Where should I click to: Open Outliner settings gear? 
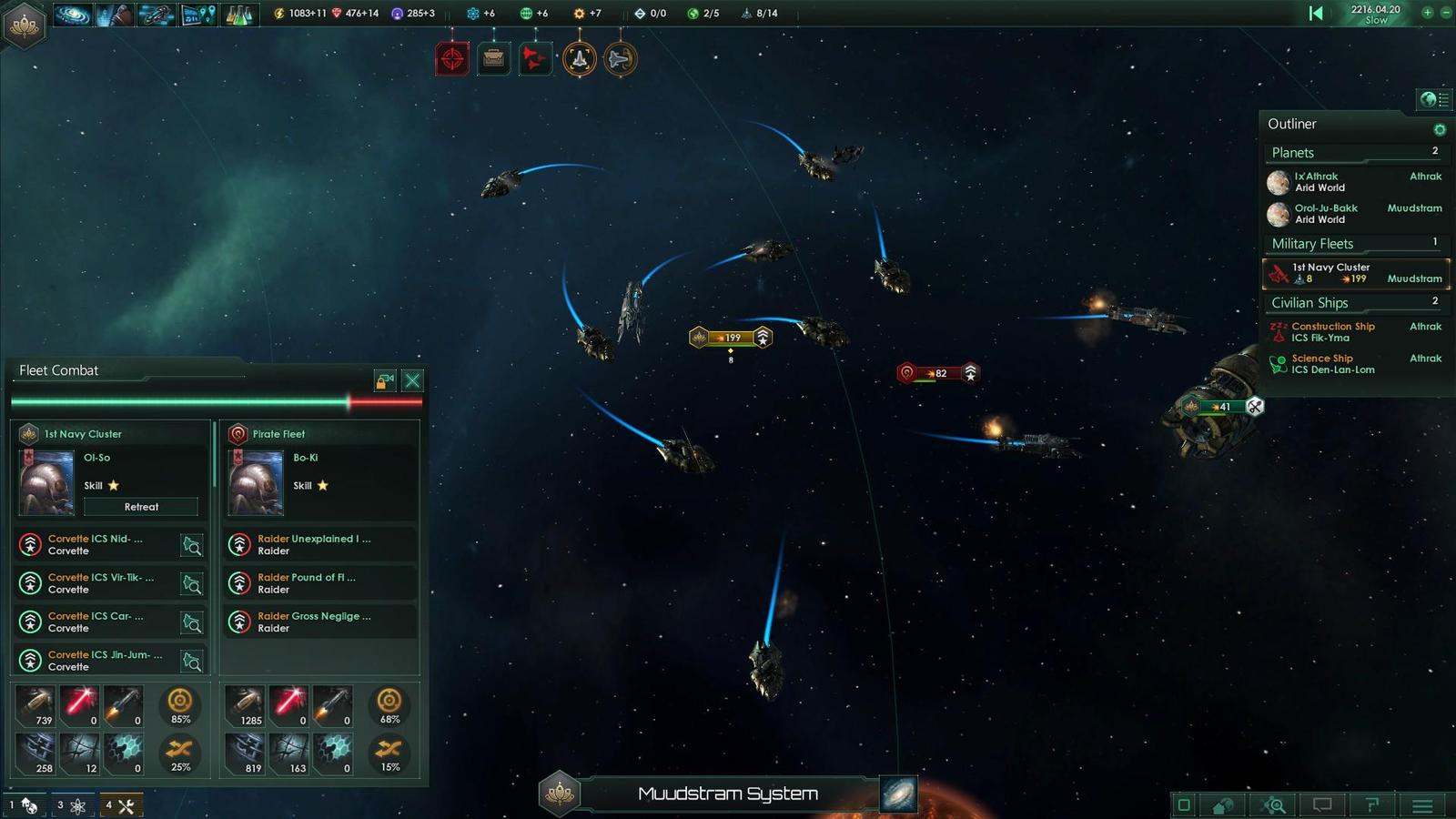click(1440, 129)
